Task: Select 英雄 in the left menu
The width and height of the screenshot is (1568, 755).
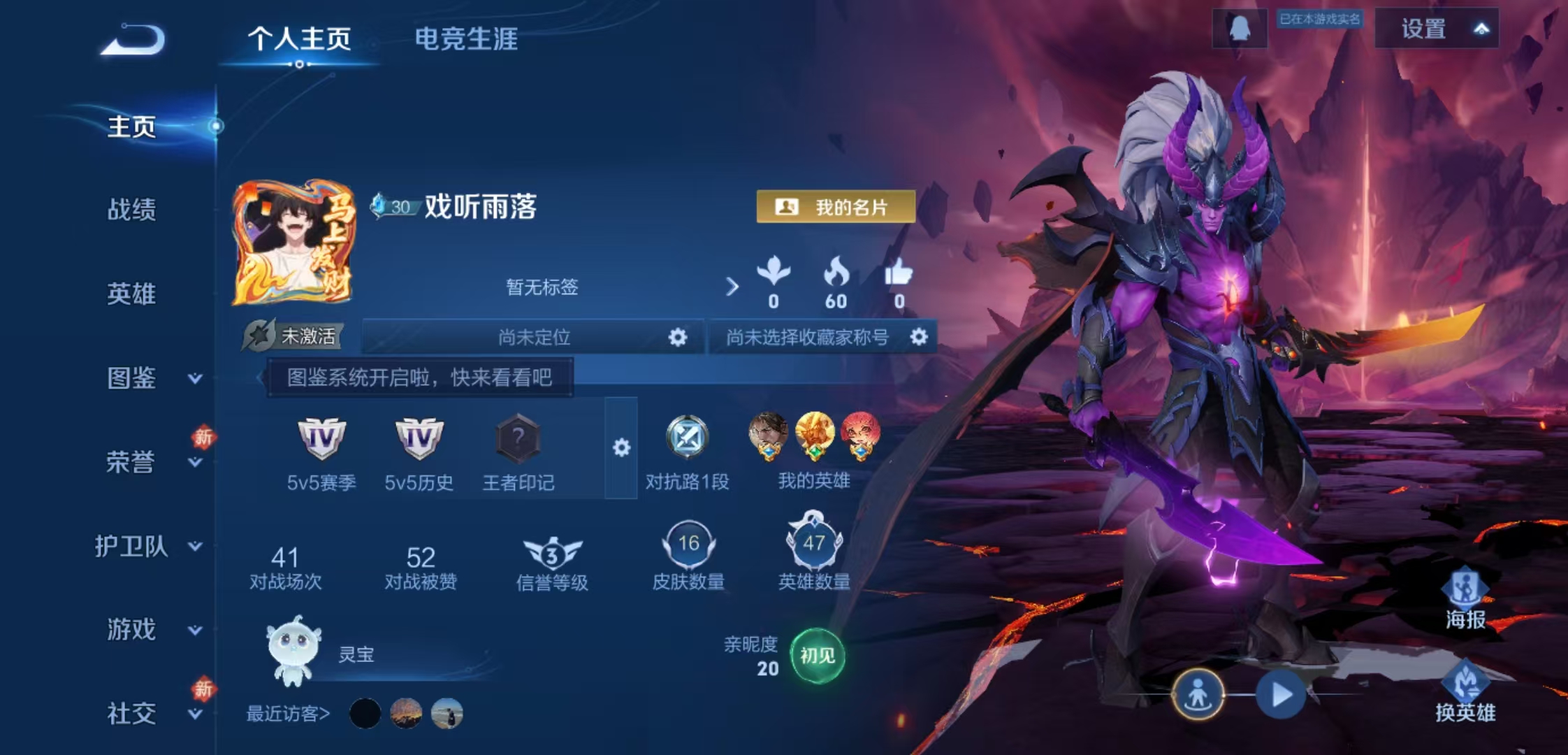Action: 131,294
